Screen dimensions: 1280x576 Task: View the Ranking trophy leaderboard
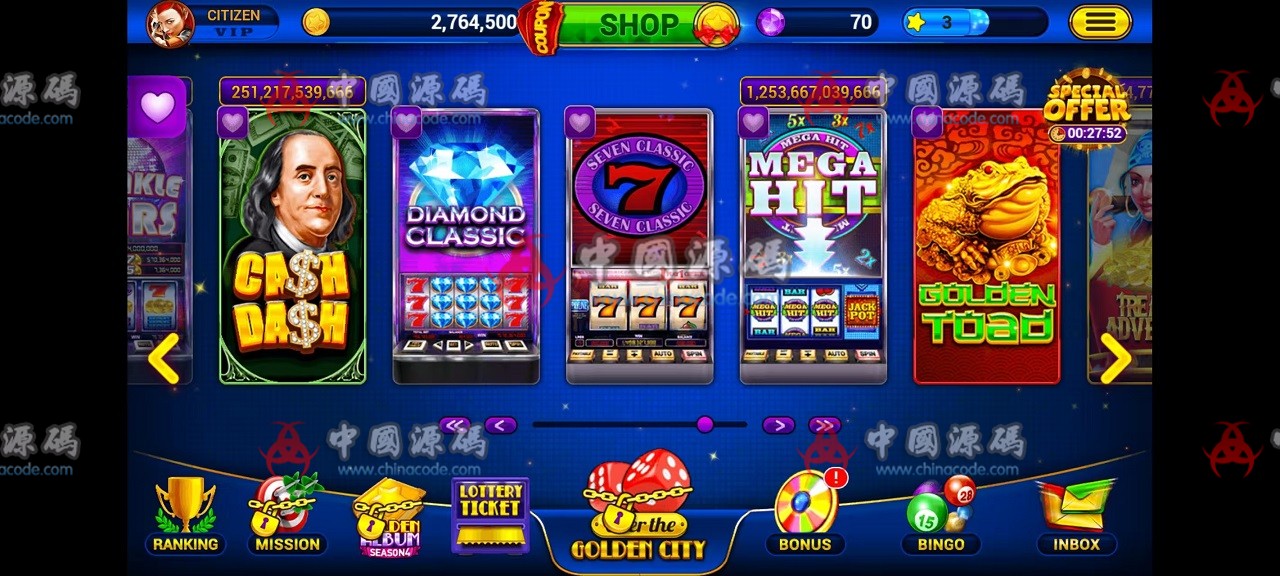point(185,515)
